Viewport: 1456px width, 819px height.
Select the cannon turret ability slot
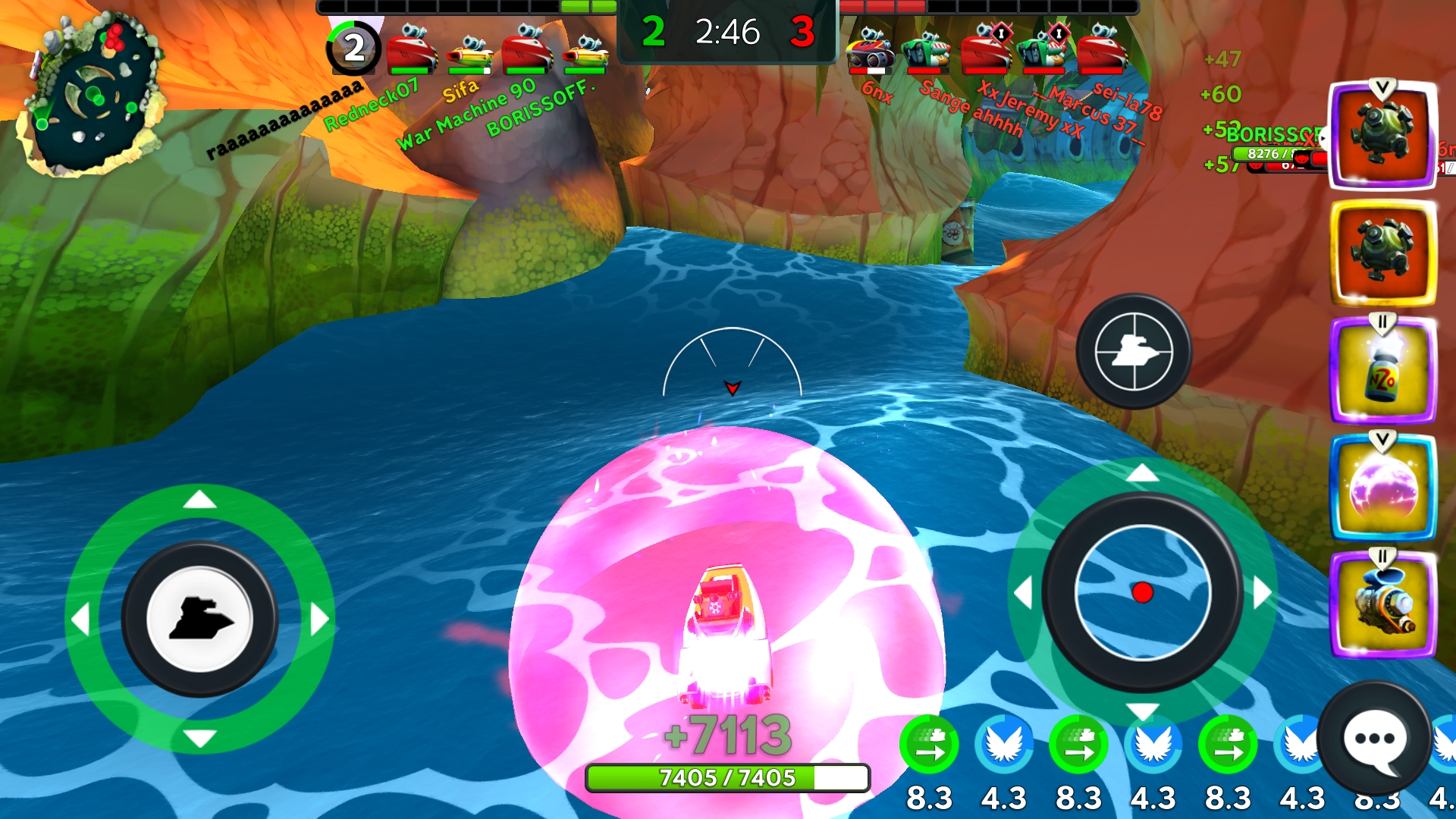tap(1382, 605)
